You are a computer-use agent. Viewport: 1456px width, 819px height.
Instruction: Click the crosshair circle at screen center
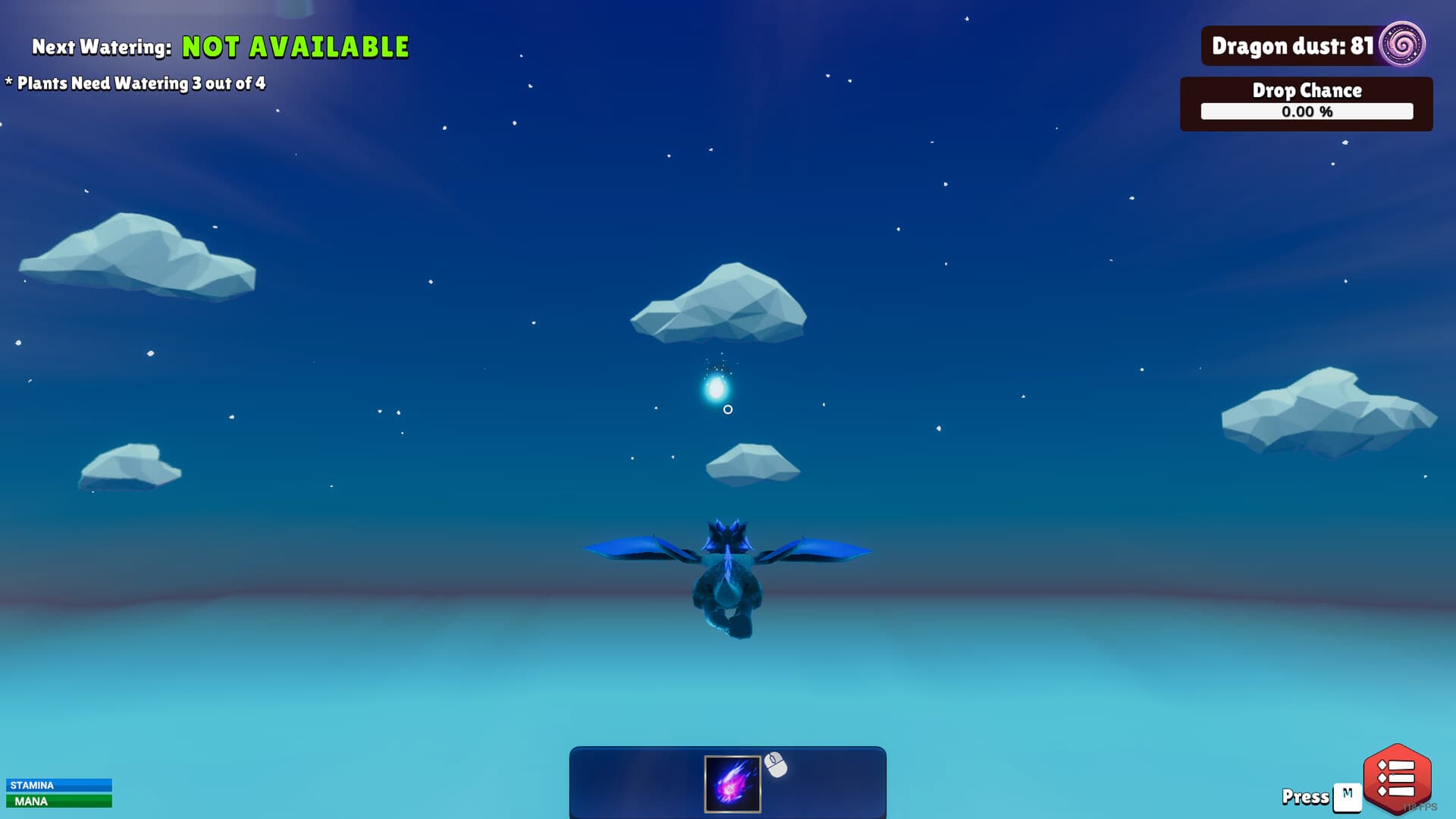click(x=728, y=409)
